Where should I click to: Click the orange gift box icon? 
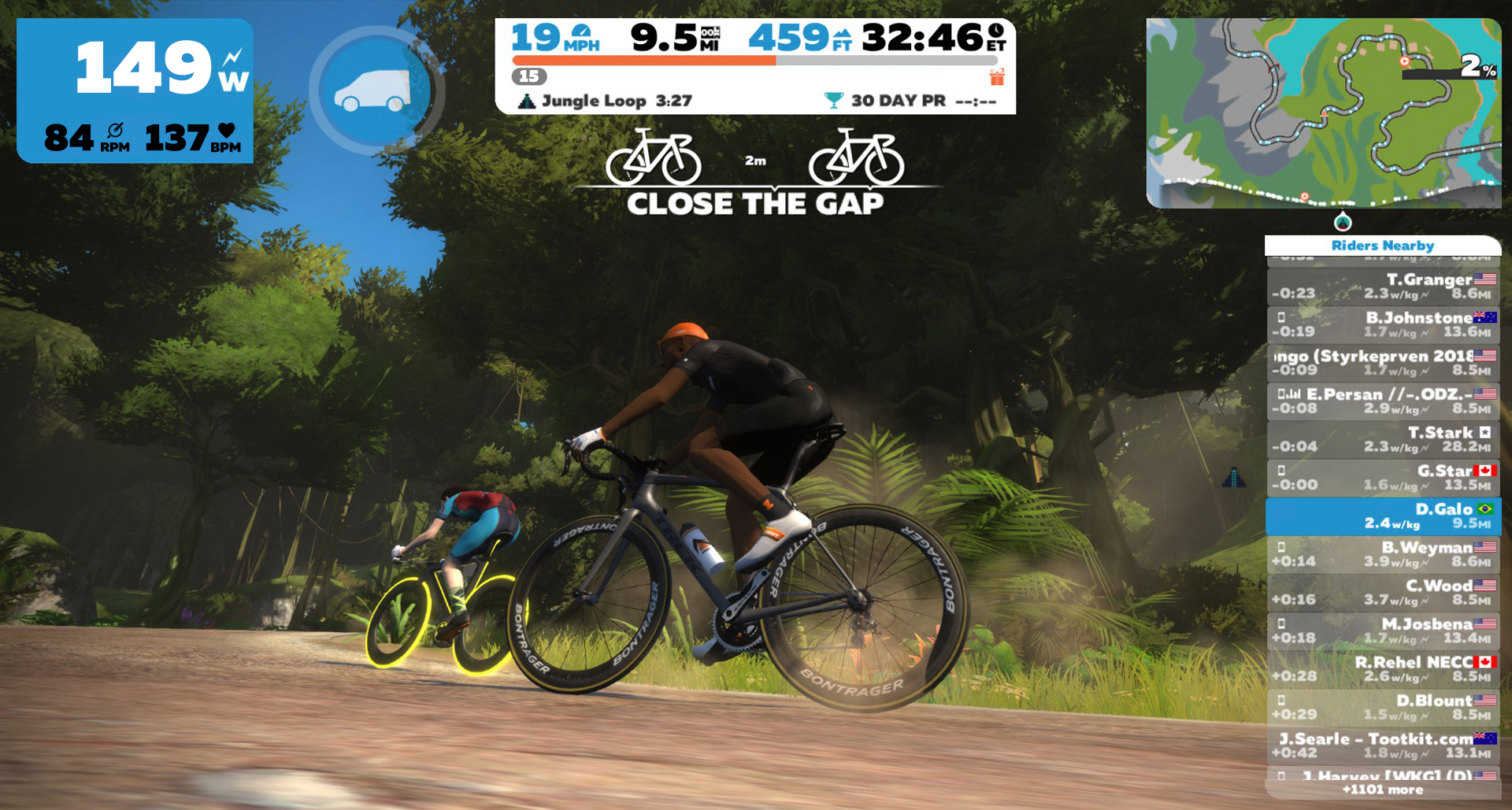click(x=997, y=77)
